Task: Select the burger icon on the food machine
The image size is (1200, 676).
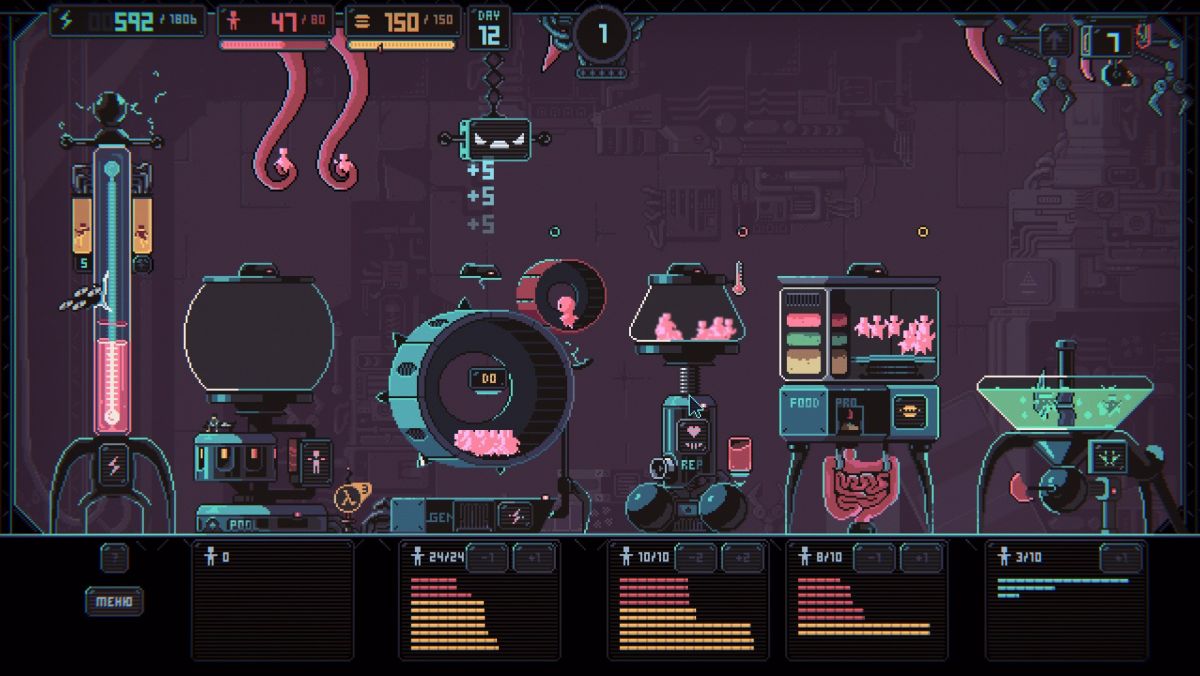Action: coord(909,410)
